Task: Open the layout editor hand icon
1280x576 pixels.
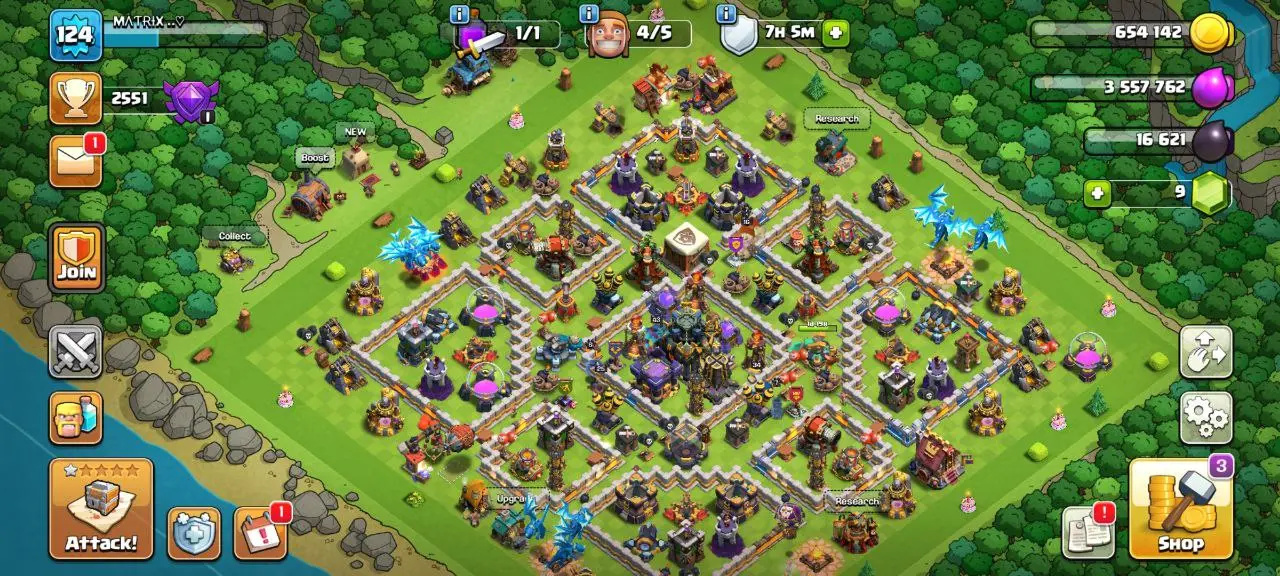Action: coord(1205,352)
